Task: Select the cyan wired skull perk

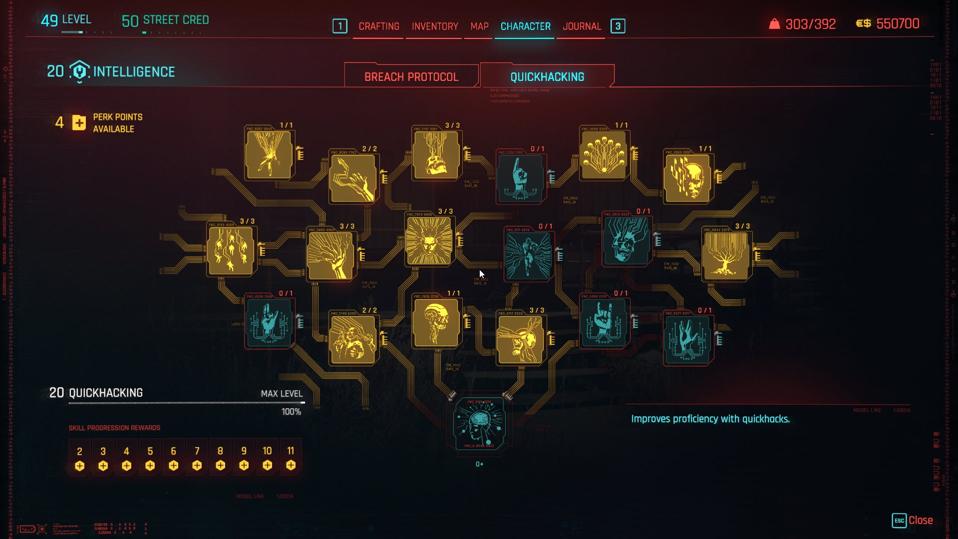Action: 627,240
